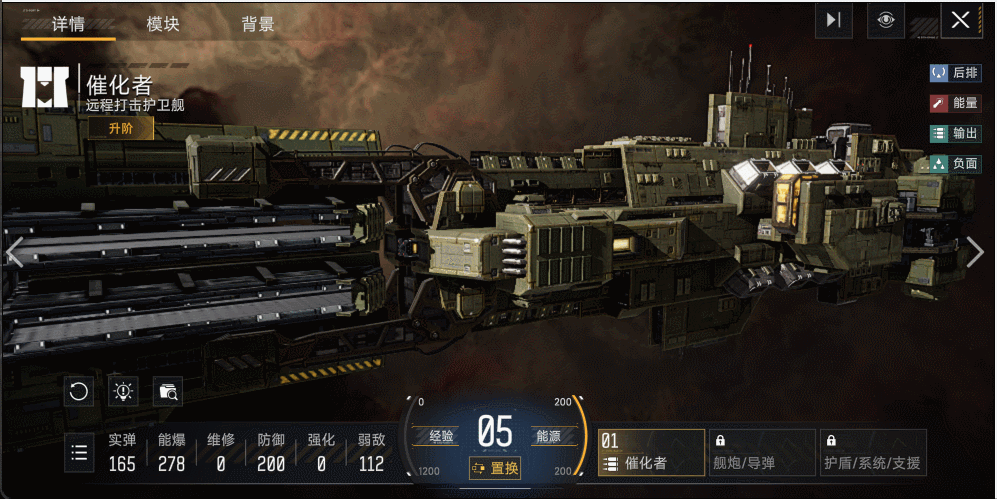Select the locked 舰炮/导弹 slot

tap(762, 453)
